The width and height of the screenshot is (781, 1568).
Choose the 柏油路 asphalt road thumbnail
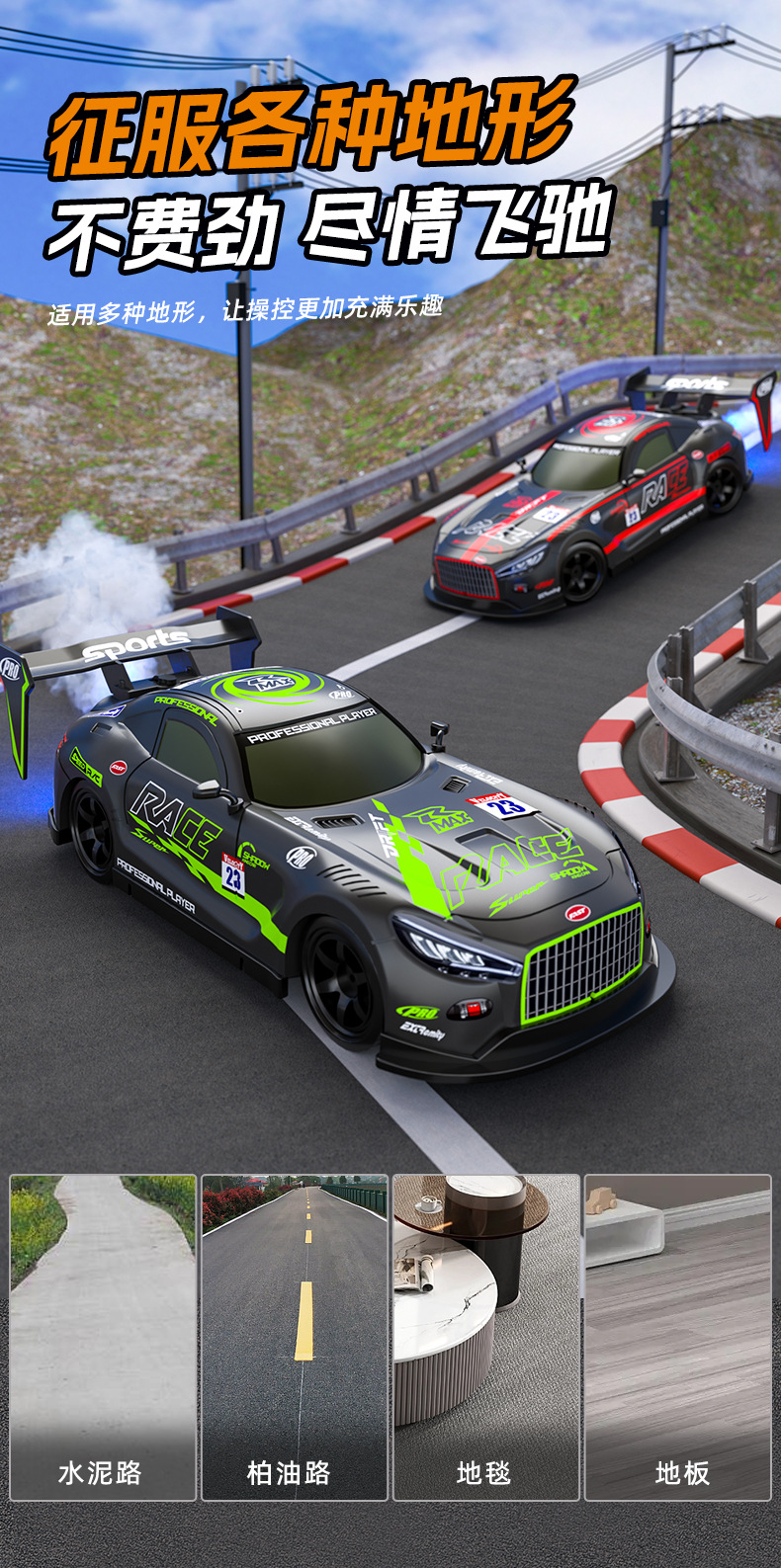[x=295, y=1336]
